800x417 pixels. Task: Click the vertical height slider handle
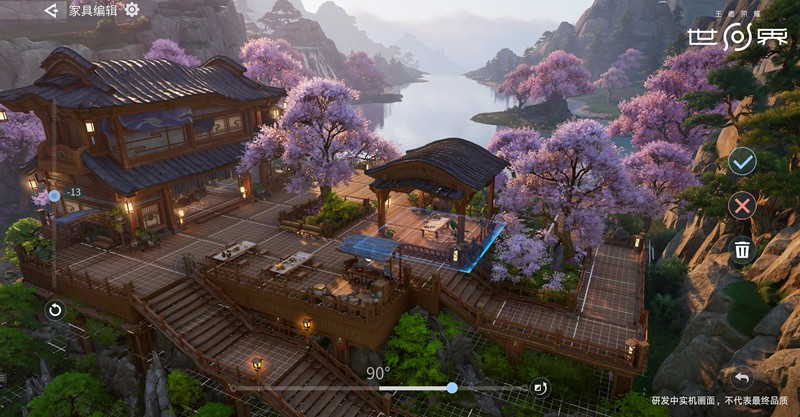coord(54,196)
